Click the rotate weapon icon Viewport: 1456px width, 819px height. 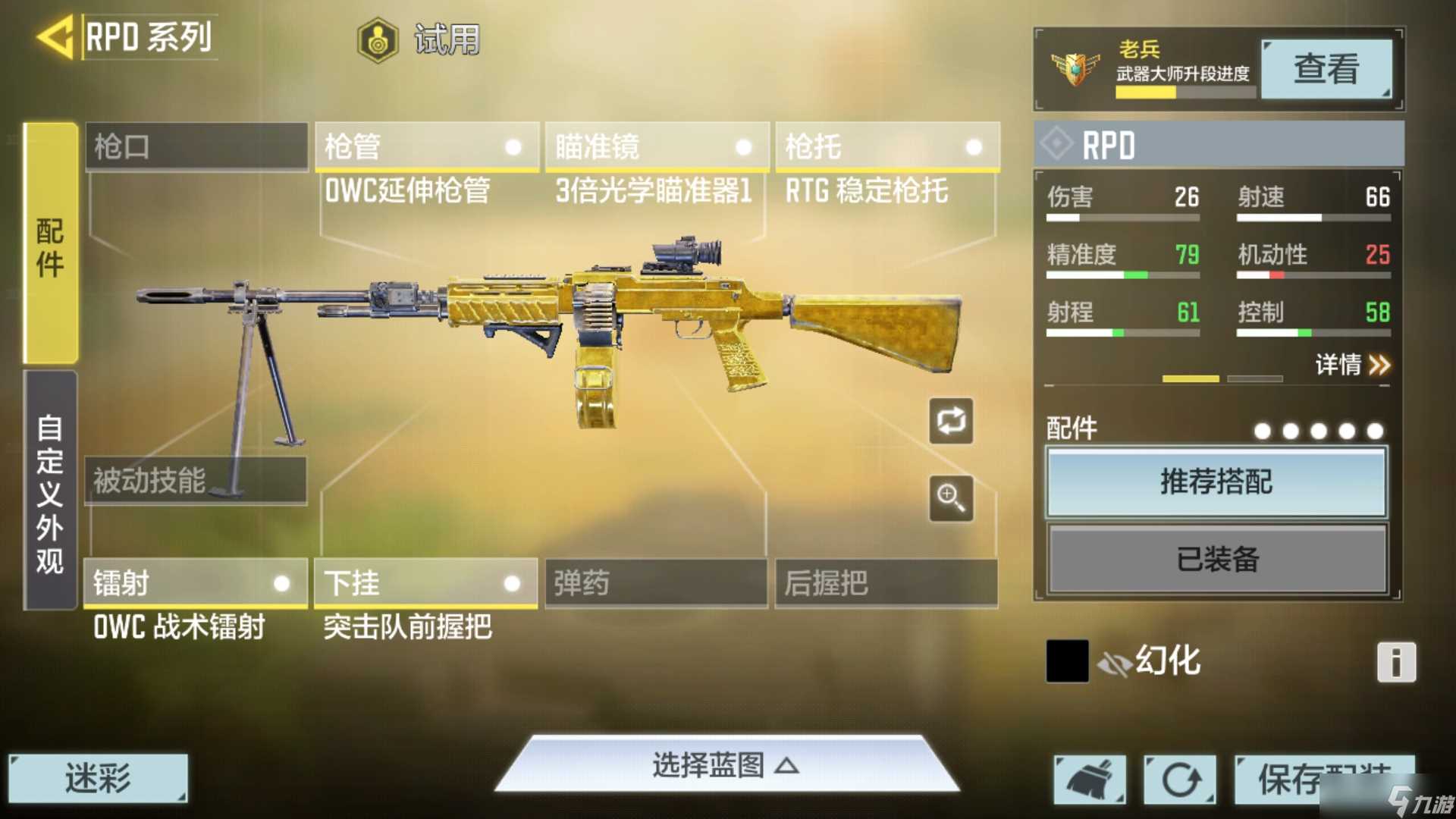tap(951, 422)
